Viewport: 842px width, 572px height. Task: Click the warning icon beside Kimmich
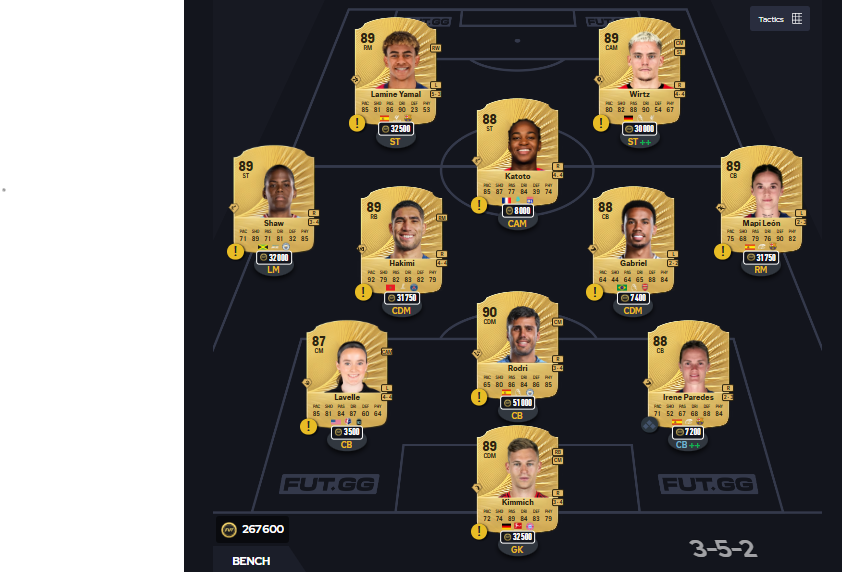[479, 531]
